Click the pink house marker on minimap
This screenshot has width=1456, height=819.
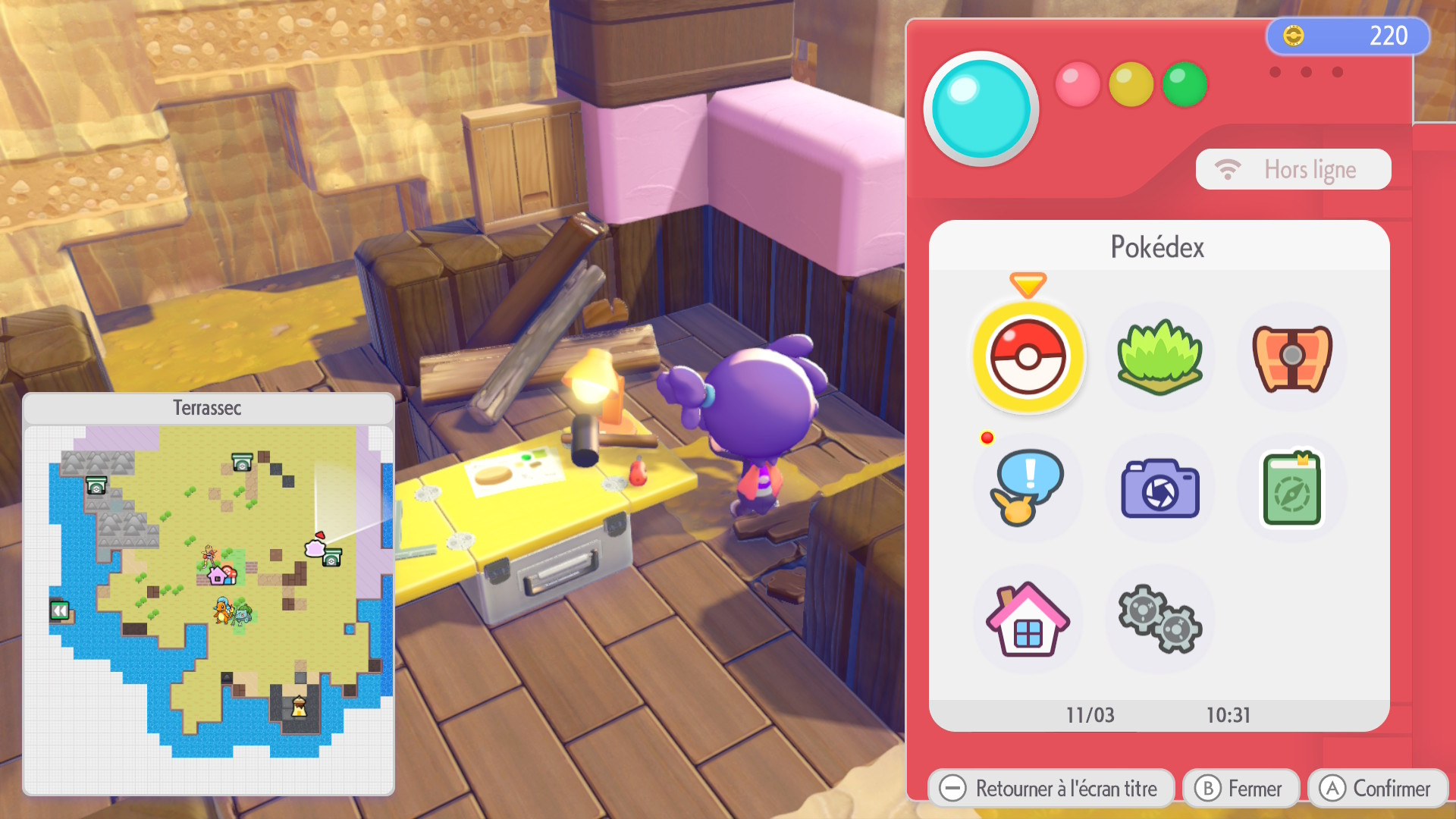220,576
